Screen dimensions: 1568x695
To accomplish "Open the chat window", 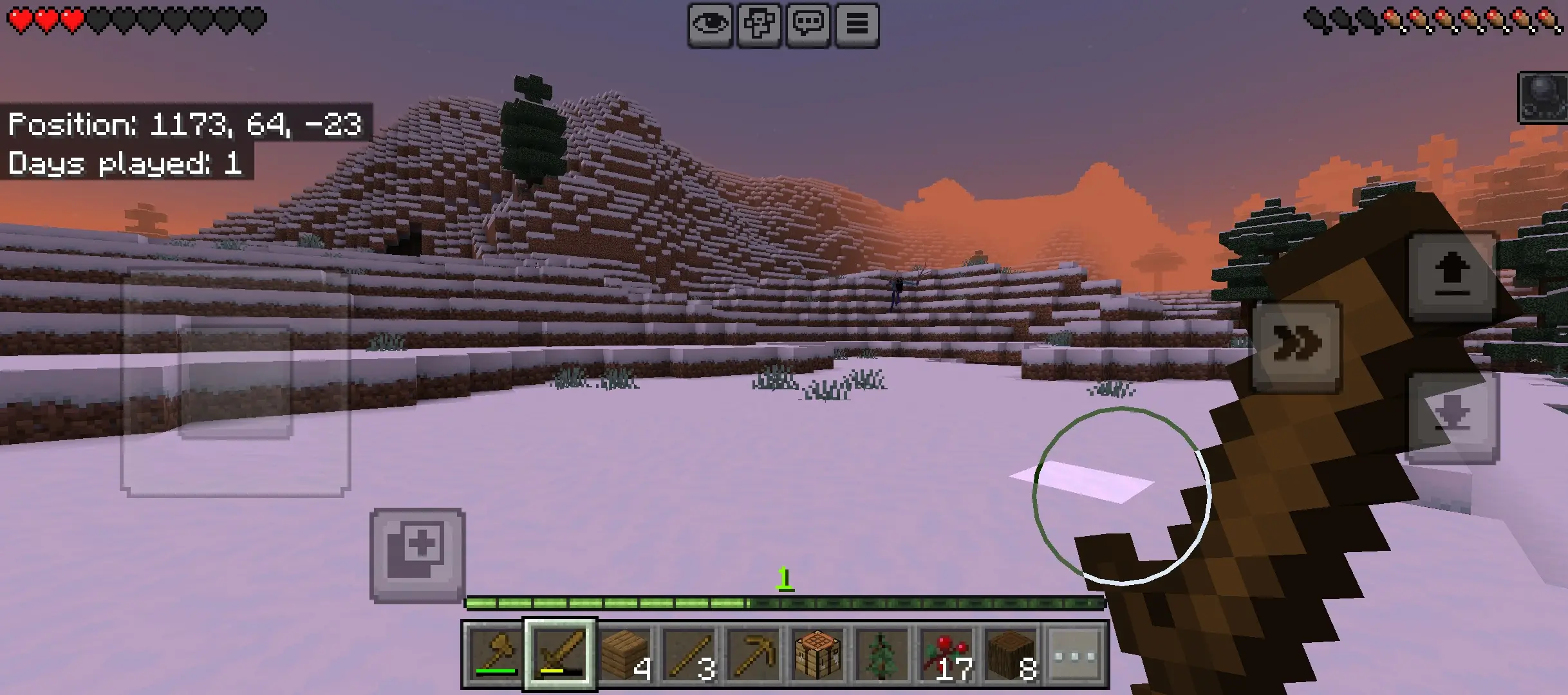I will coord(808,25).
